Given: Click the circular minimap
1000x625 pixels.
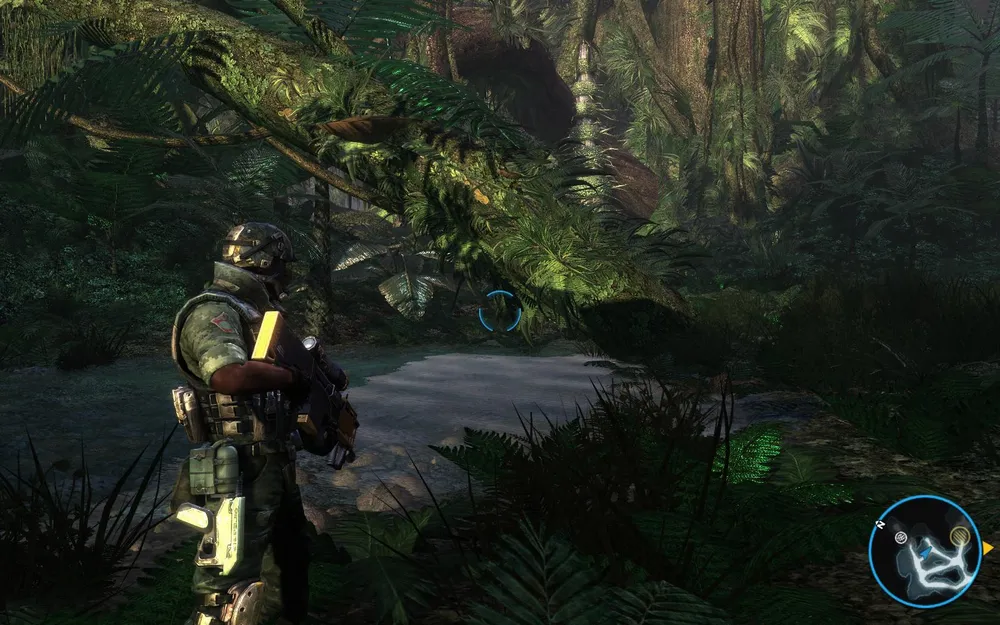Looking at the screenshot, I should [925, 551].
